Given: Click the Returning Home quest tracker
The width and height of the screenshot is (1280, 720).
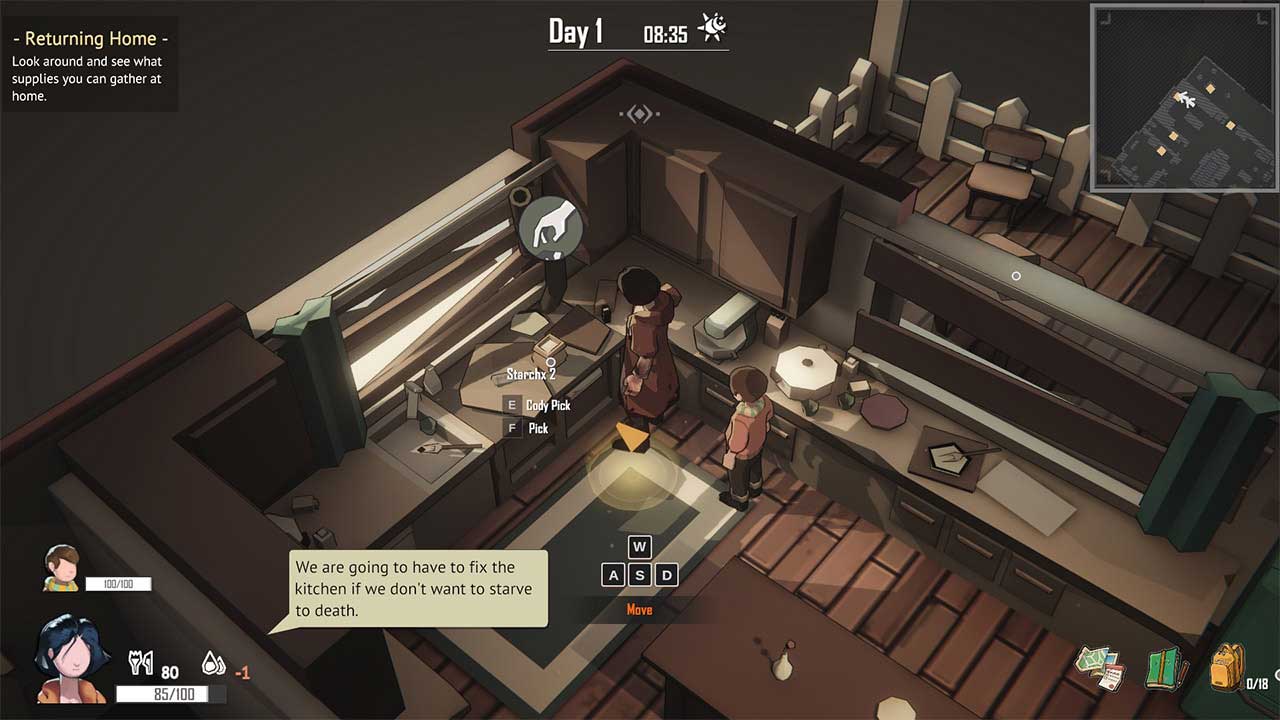Looking at the screenshot, I should (x=90, y=64).
